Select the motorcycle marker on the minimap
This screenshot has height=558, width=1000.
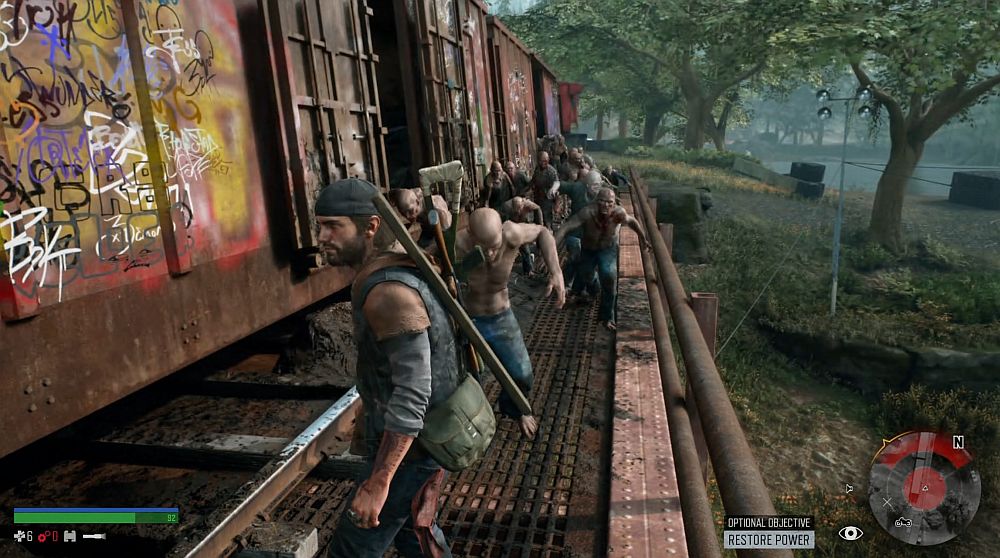tap(903, 521)
